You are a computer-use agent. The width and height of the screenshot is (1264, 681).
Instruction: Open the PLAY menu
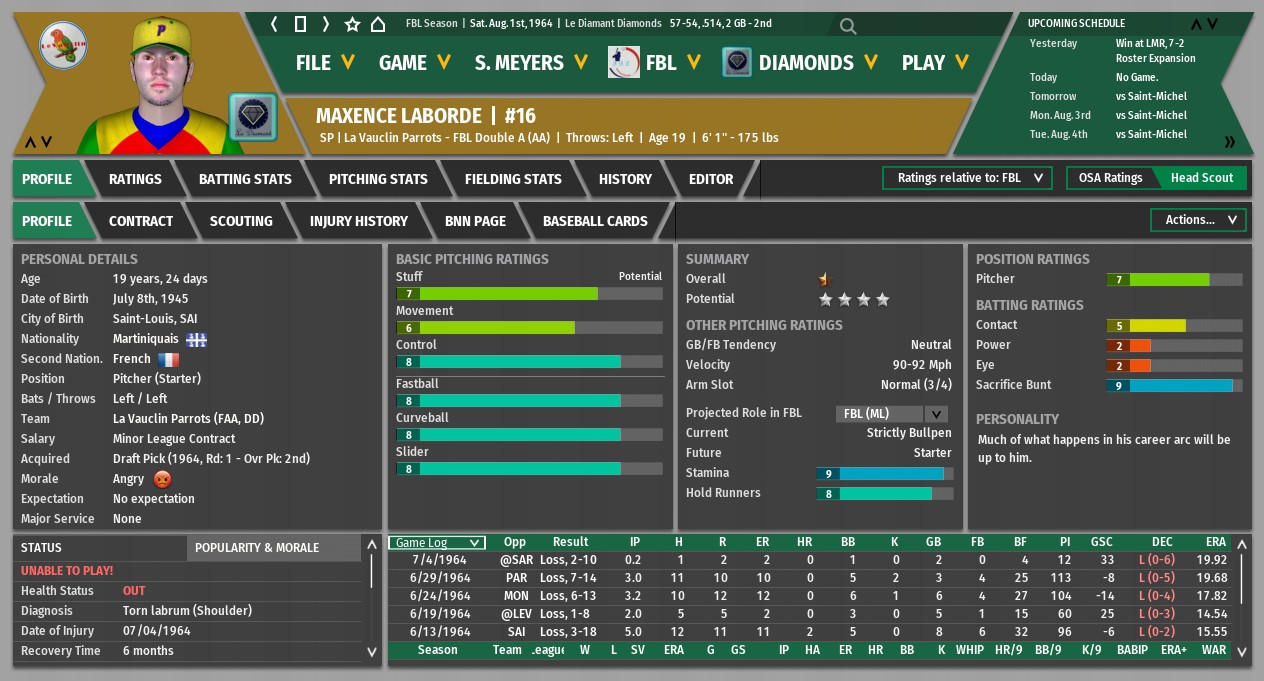click(935, 62)
